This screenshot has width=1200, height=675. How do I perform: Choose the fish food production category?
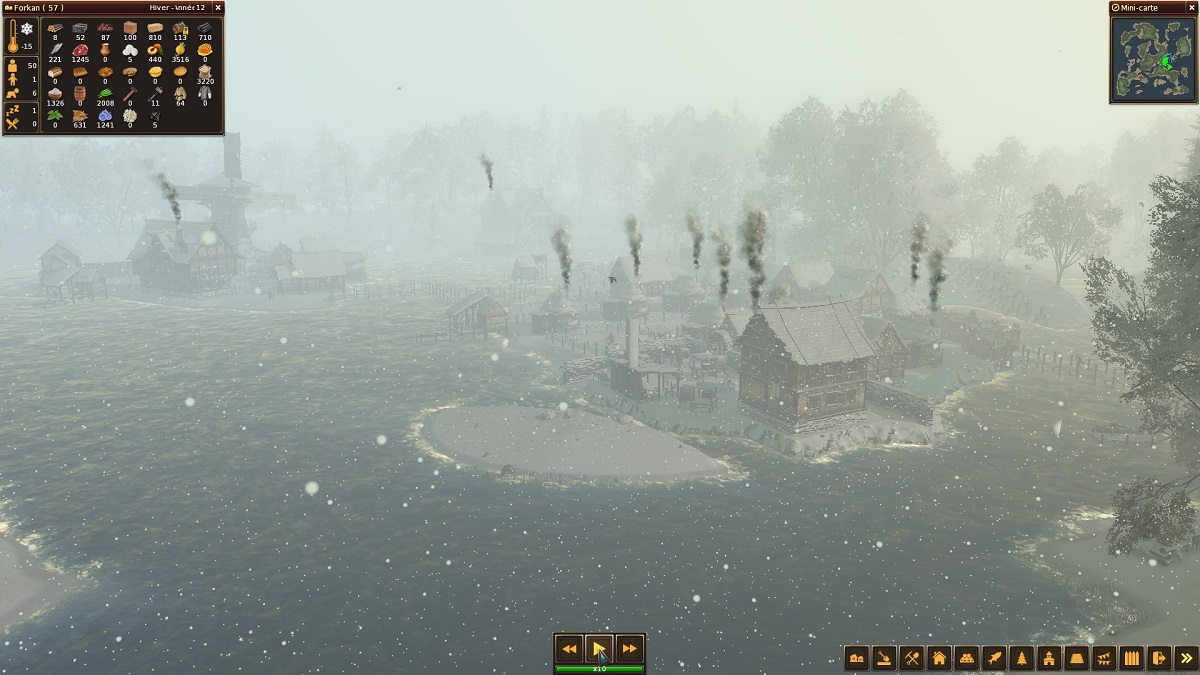994,658
